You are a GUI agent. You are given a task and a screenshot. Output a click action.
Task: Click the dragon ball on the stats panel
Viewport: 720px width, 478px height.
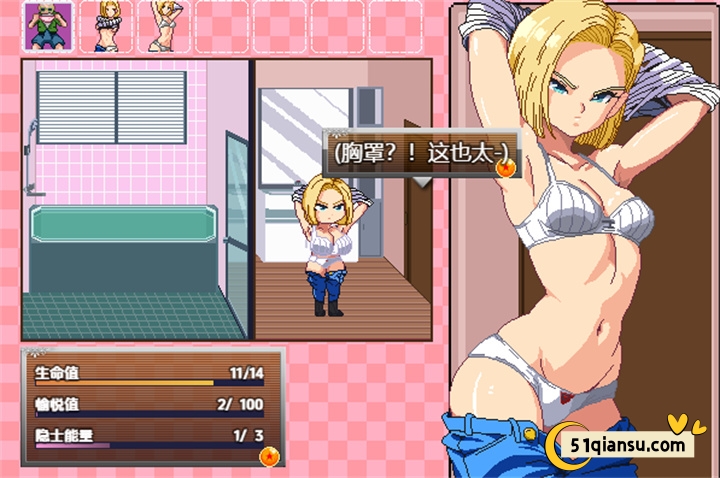tap(270, 458)
